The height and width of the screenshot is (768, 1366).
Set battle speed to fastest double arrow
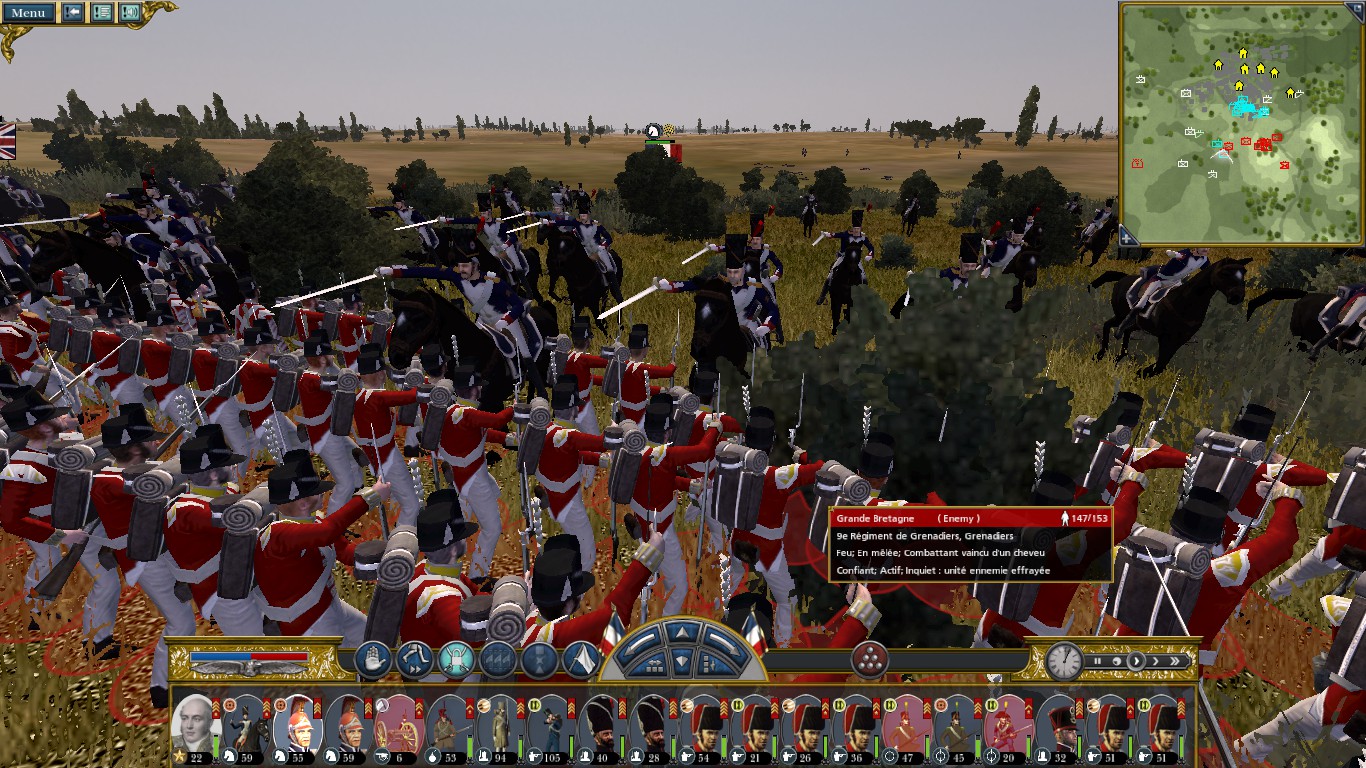(1176, 661)
